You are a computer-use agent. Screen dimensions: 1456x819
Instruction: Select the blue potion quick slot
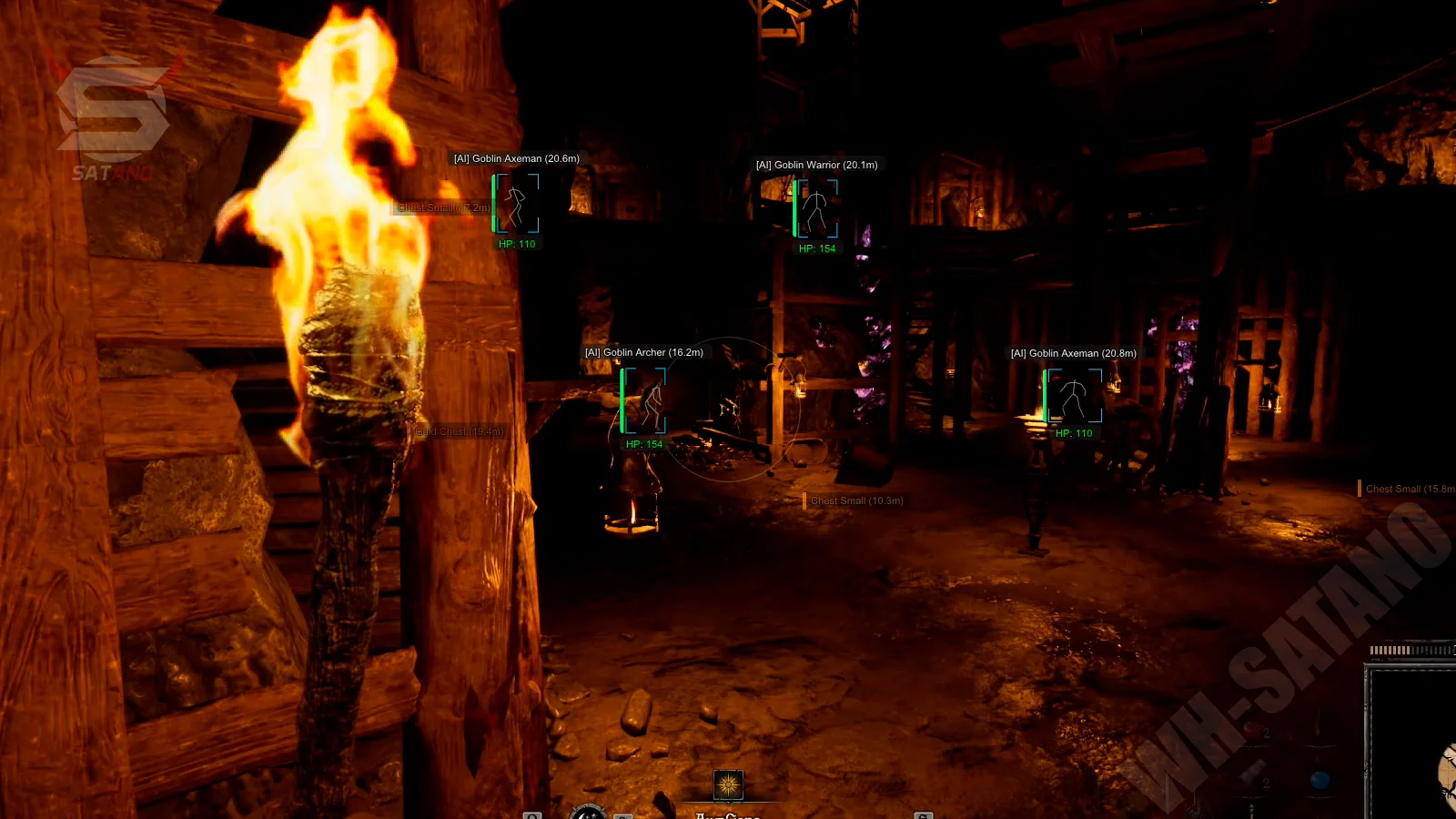[1319, 780]
